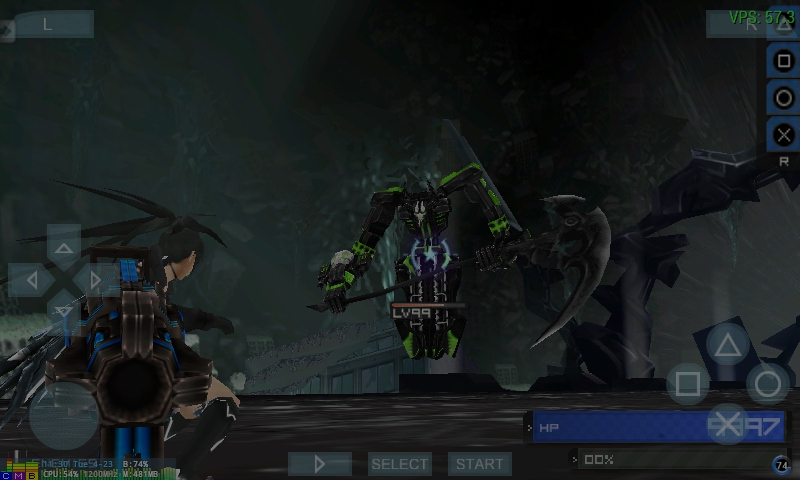800x480 pixels.
Task: Tap the L shoulder touch button
Action: point(48,24)
